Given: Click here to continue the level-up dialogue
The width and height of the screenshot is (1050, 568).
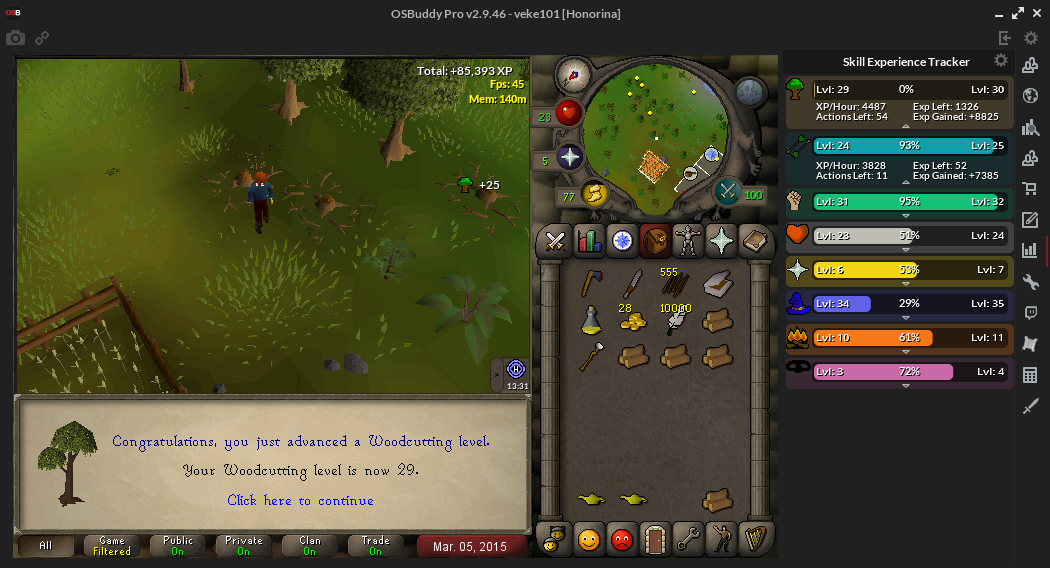Looking at the screenshot, I should pyautogui.click(x=300, y=500).
